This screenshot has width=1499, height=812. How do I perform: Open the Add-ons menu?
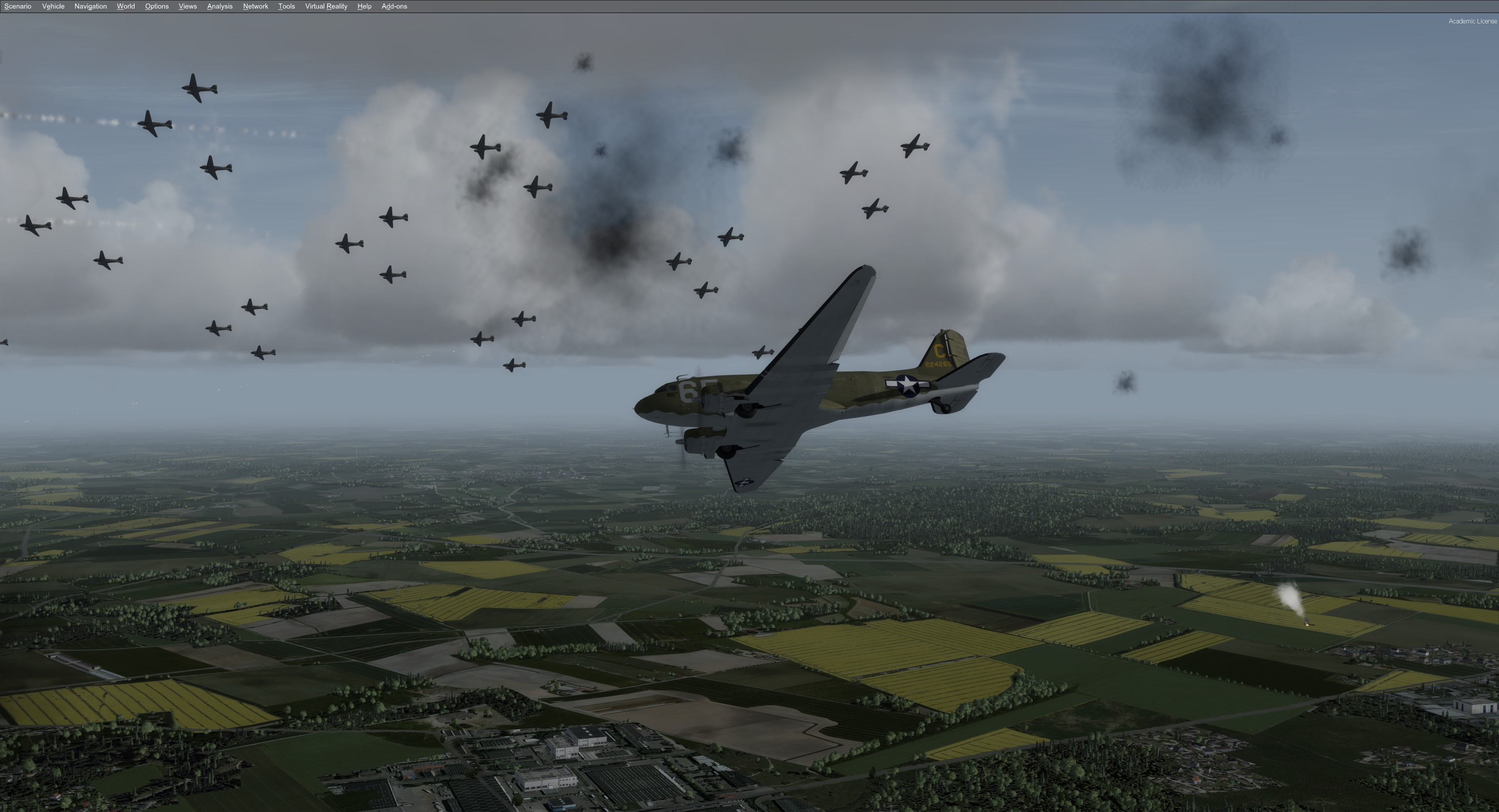[x=394, y=6]
